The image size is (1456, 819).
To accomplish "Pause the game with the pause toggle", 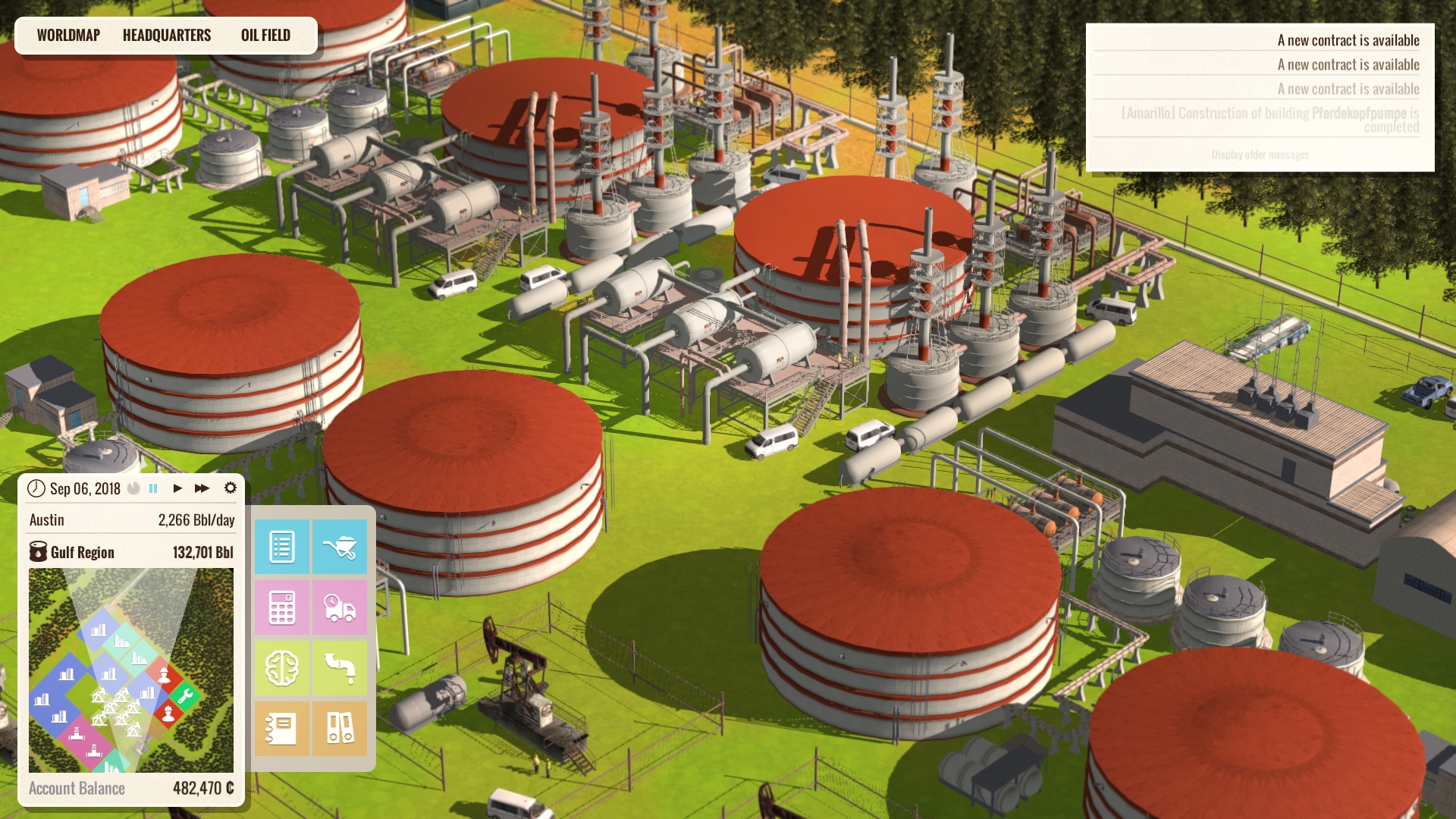I will click(152, 488).
